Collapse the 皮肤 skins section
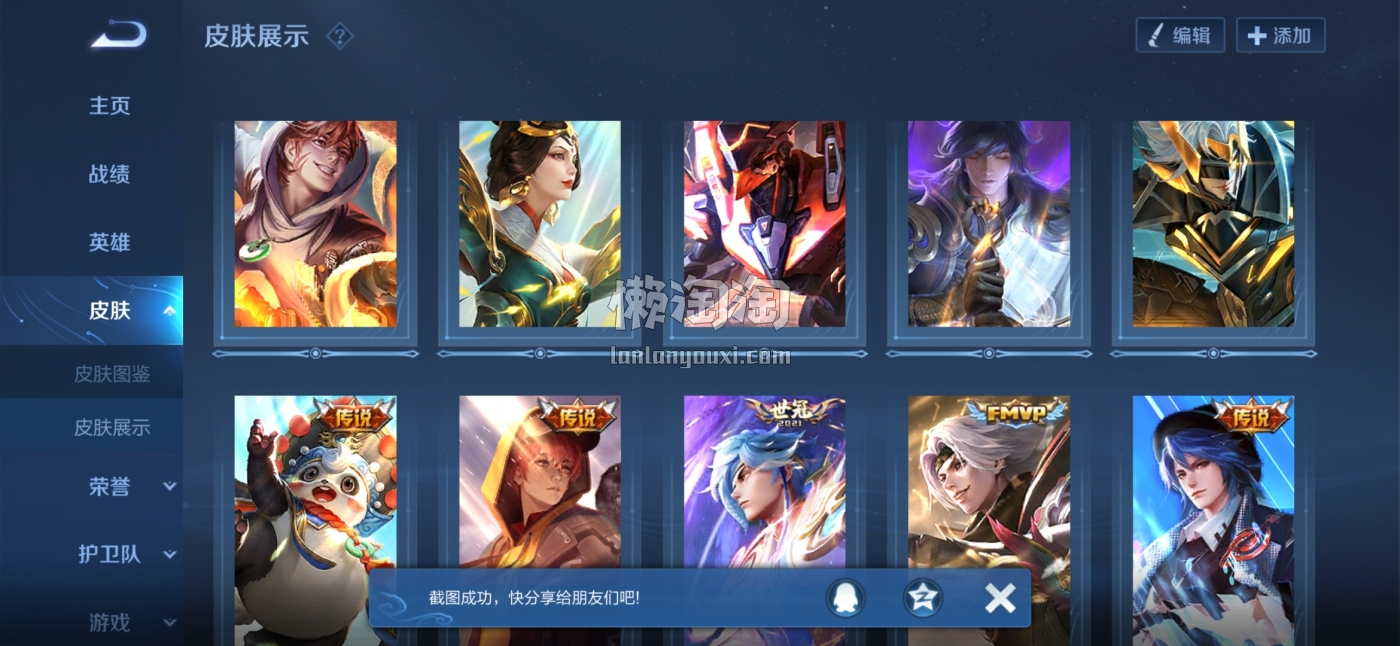 pyautogui.click(x=169, y=310)
